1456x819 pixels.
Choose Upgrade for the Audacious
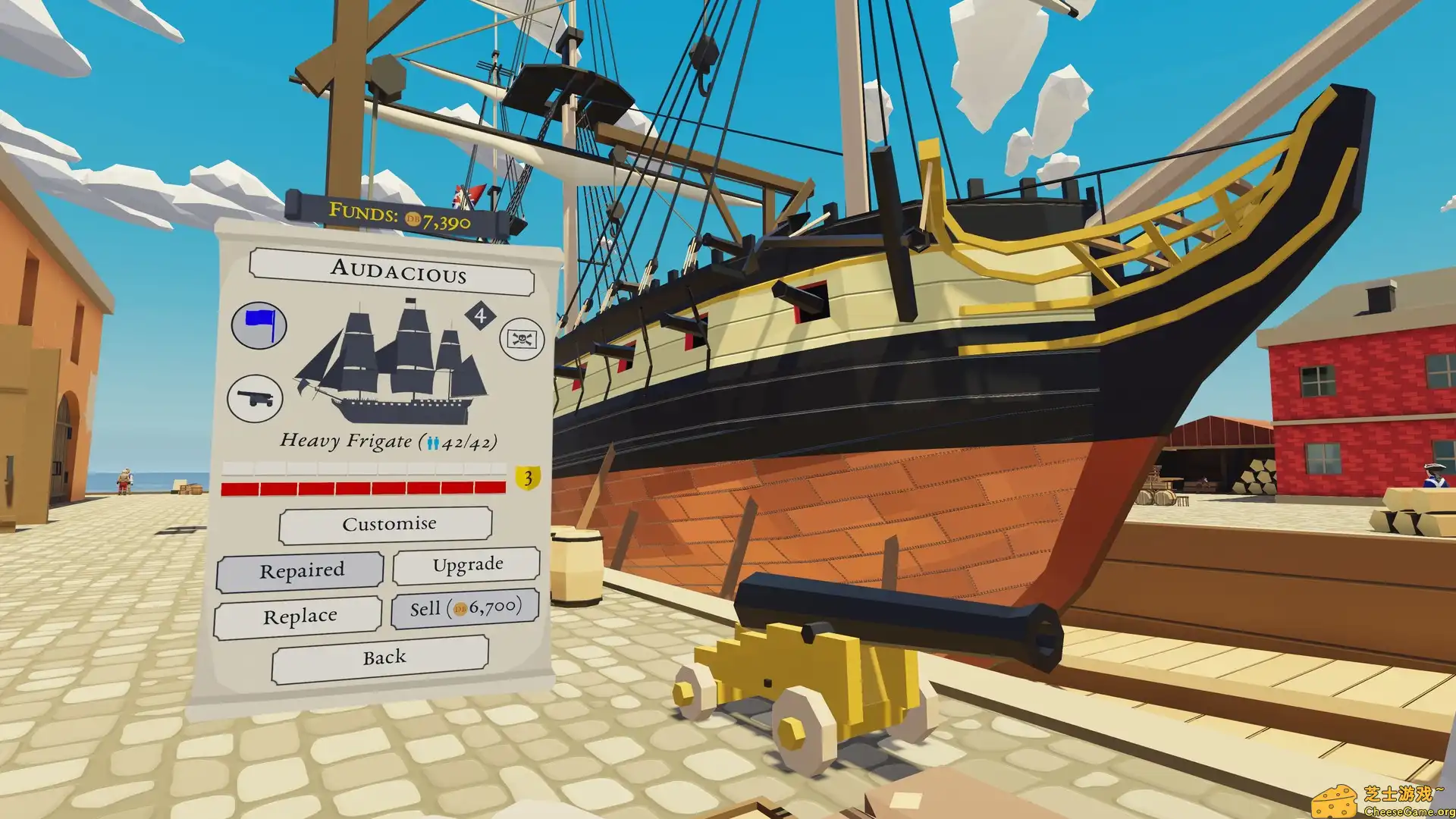466,565
